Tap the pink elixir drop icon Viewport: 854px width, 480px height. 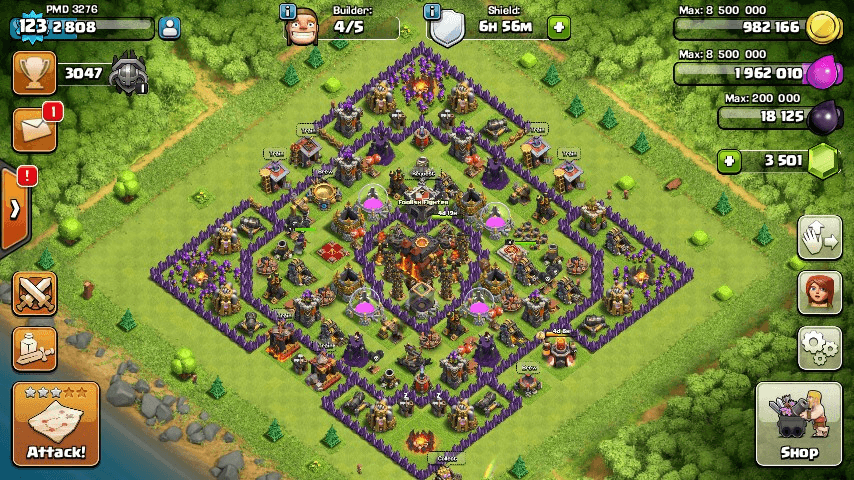(822, 73)
